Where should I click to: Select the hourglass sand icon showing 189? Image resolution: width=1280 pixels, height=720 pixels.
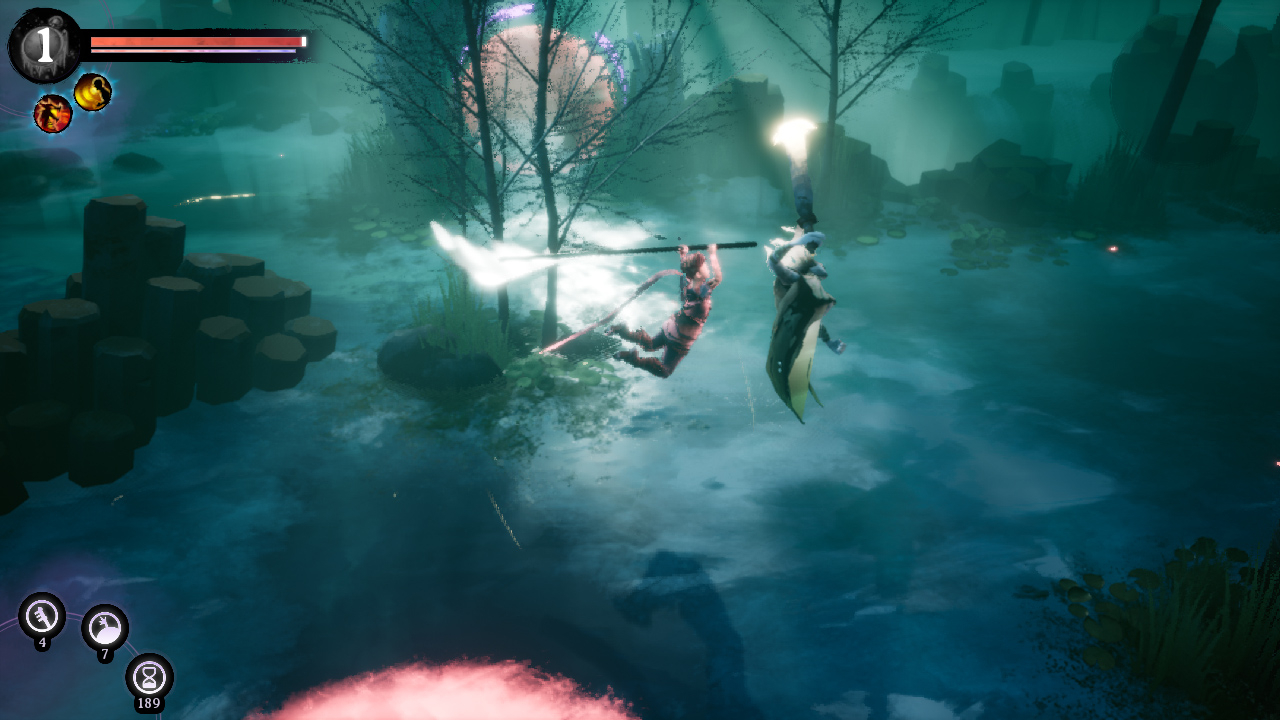150,677
